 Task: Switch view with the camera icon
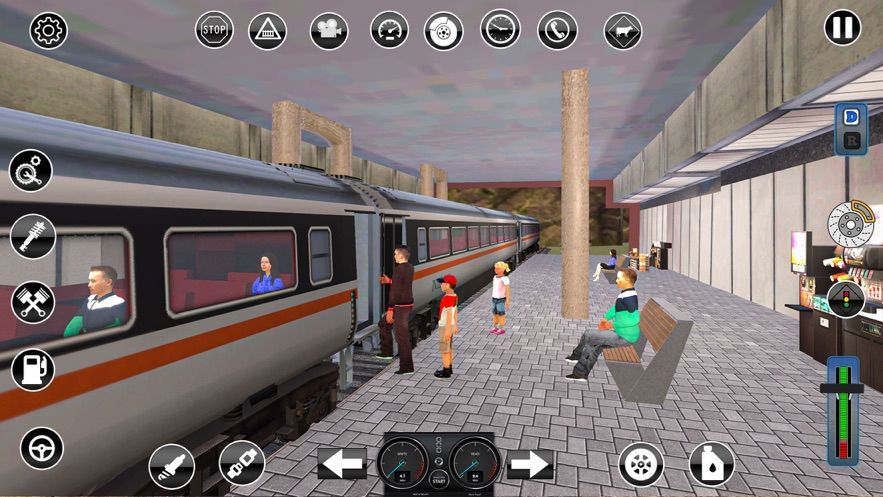tap(328, 30)
